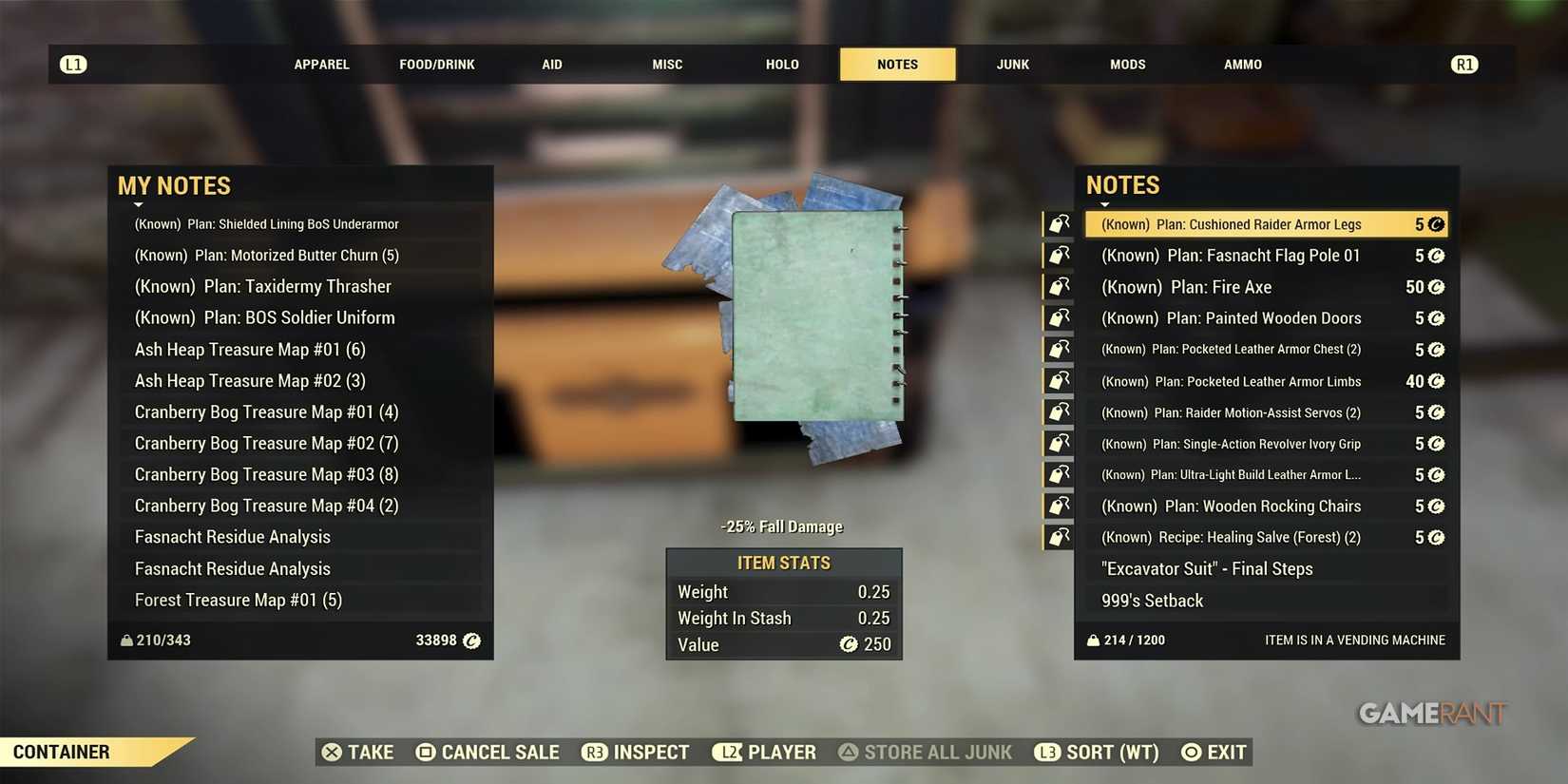Toggle the sale tag on Recipe: Healing Salve (Forest)
1568x784 pixels.
[1058, 536]
